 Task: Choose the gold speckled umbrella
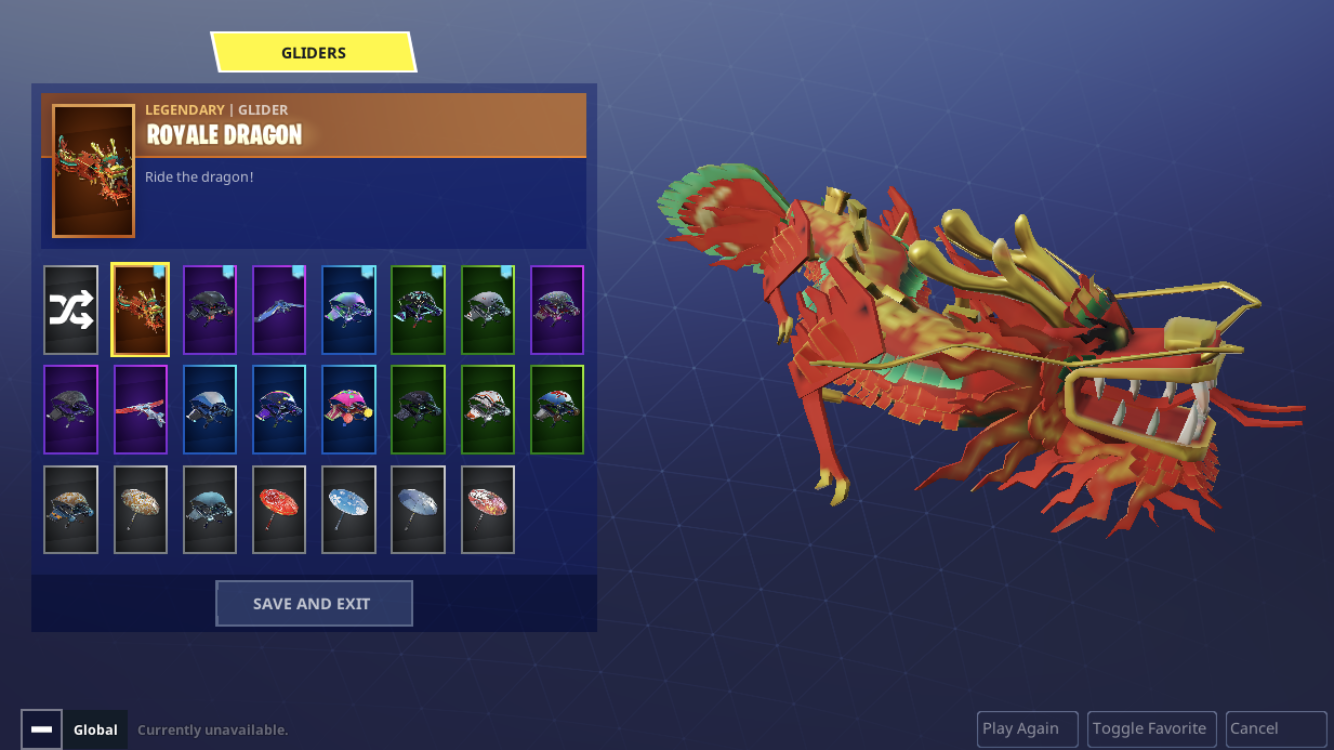tap(140, 510)
